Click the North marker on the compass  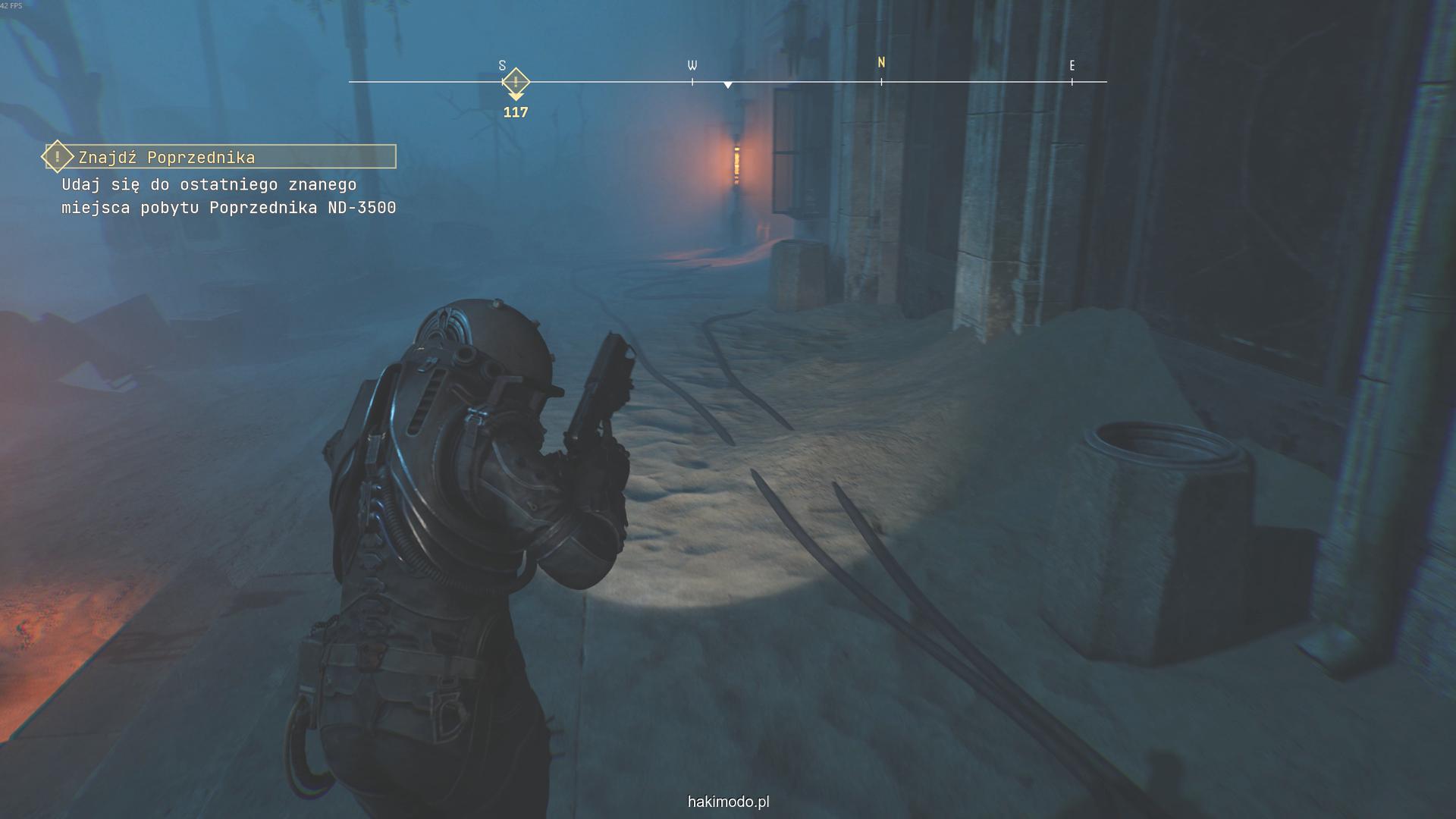(x=881, y=63)
